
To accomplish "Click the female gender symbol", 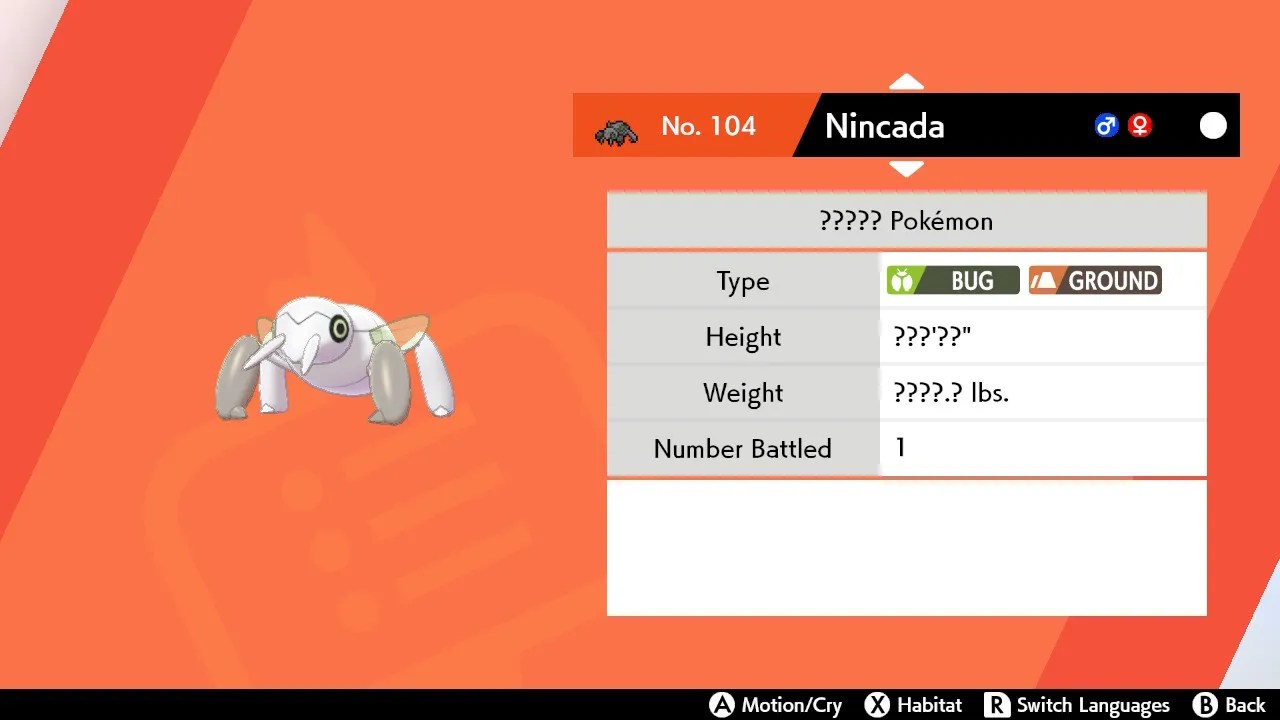I will click(x=1139, y=125).
